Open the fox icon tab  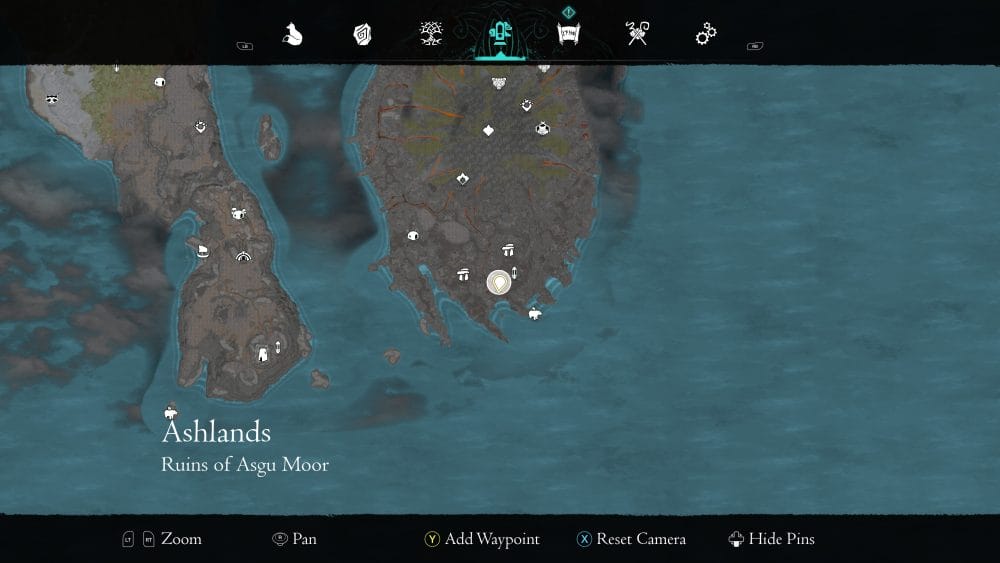pos(292,35)
